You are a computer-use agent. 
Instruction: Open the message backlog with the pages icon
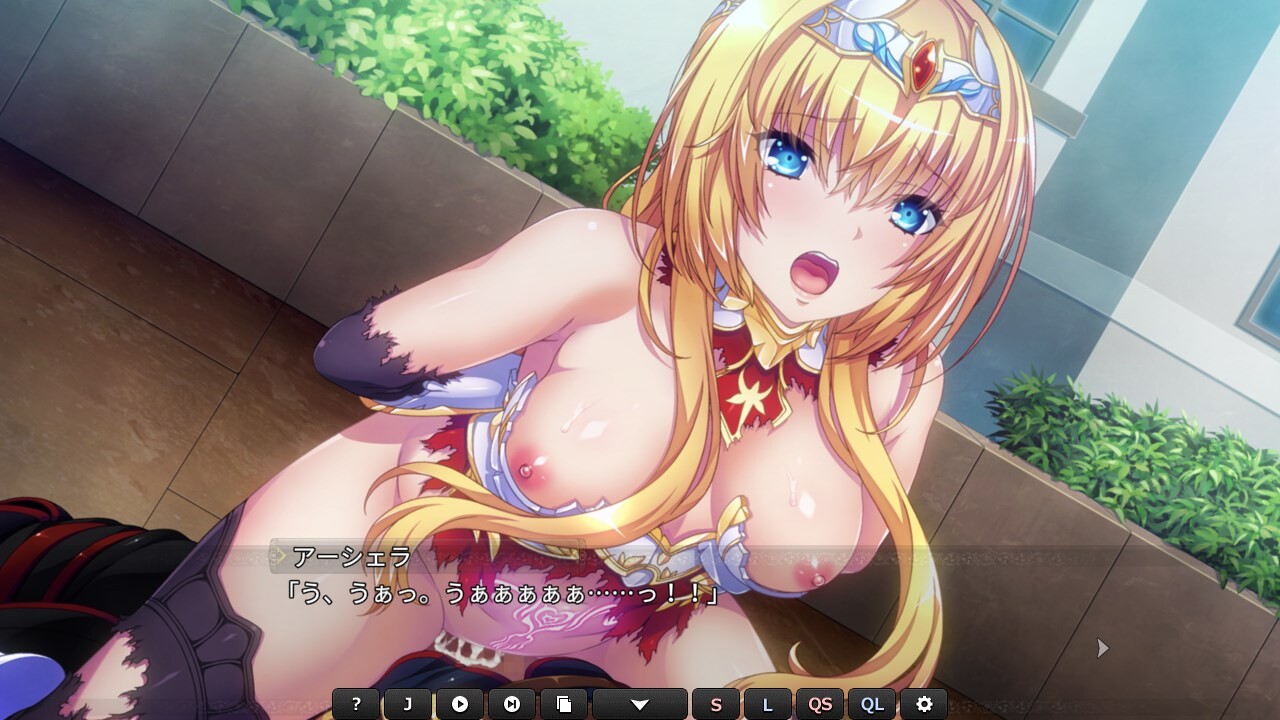pyautogui.click(x=566, y=703)
